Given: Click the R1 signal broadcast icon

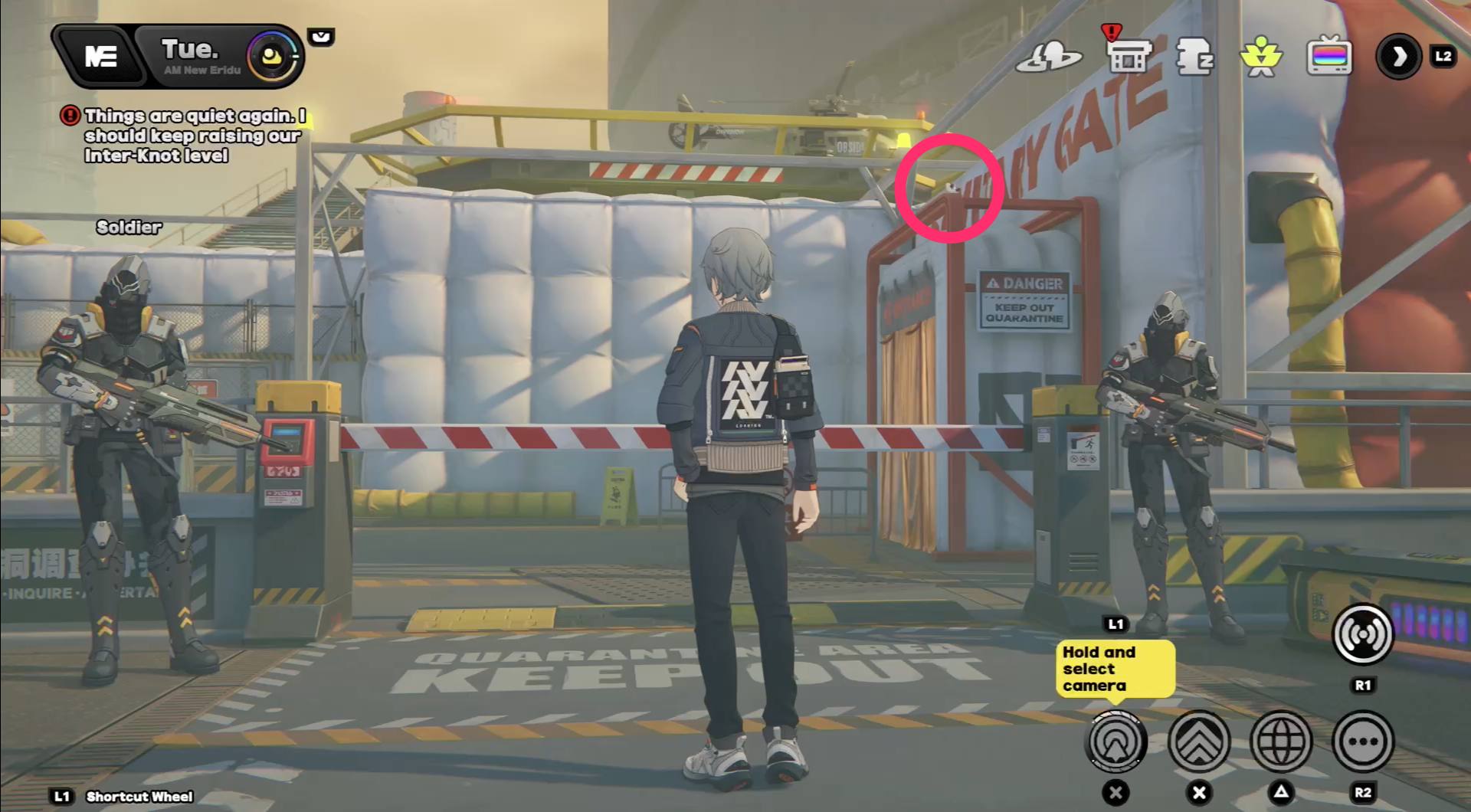Looking at the screenshot, I should (1362, 634).
